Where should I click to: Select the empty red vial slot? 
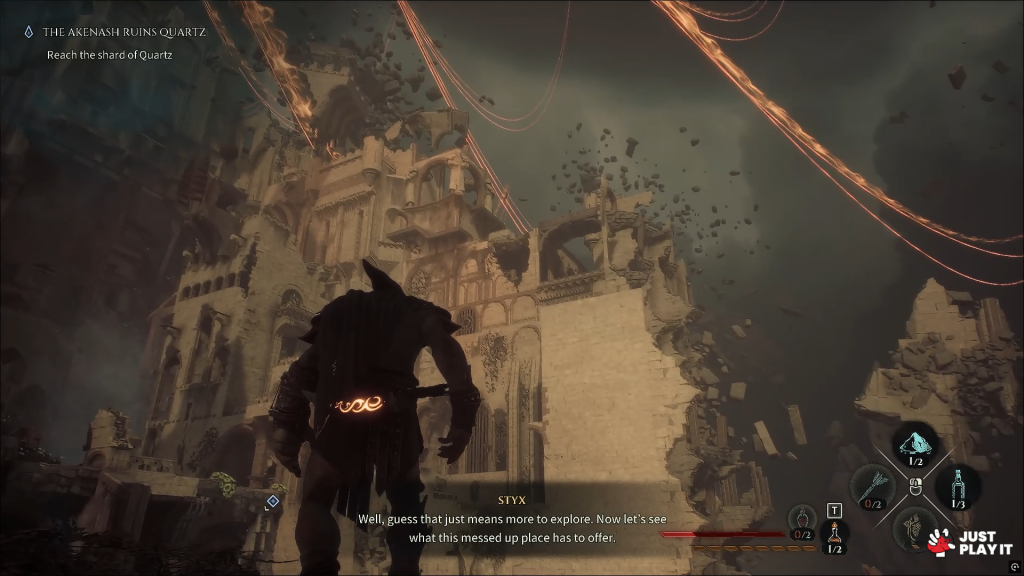(x=803, y=520)
